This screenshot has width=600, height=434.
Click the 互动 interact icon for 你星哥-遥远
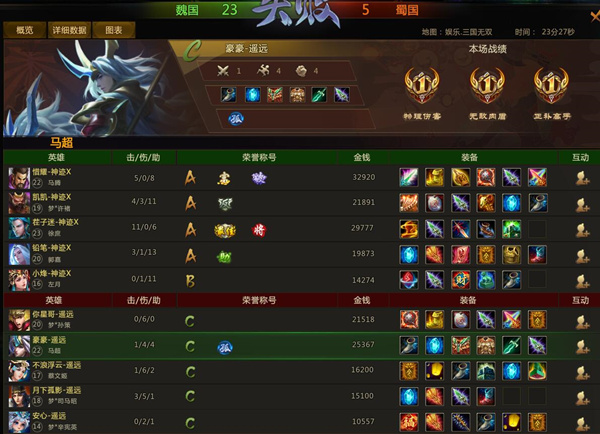coord(580,320)
